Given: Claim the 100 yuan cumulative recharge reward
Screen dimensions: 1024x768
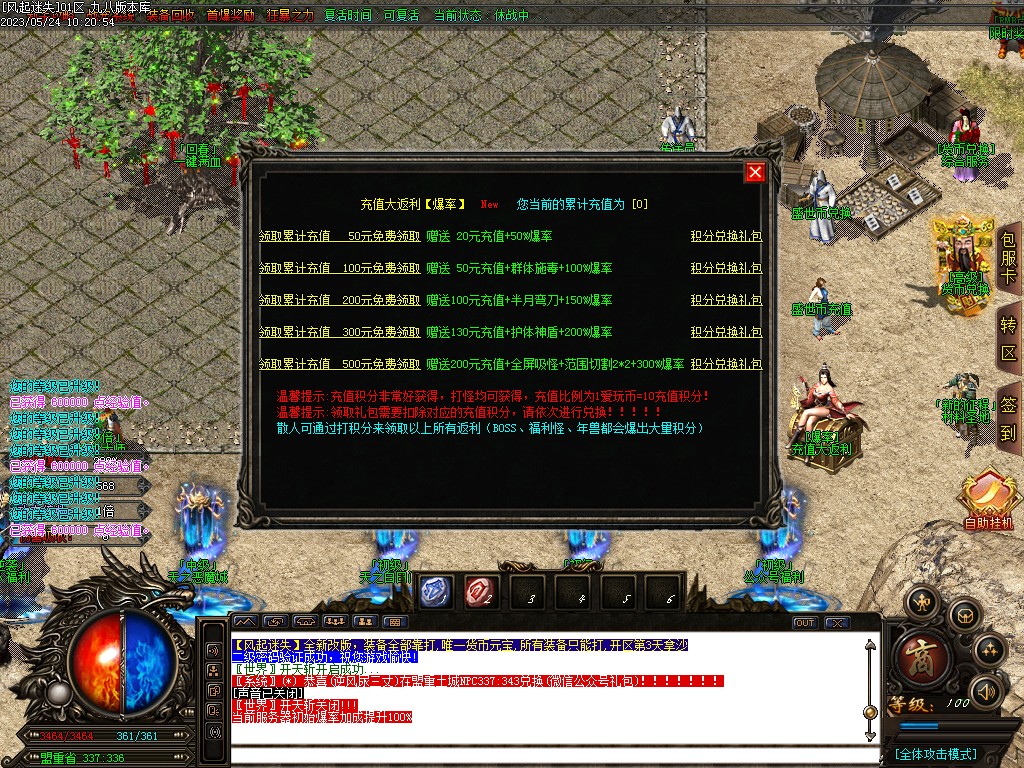Looking at the screenshot, I should pos(339,269).
